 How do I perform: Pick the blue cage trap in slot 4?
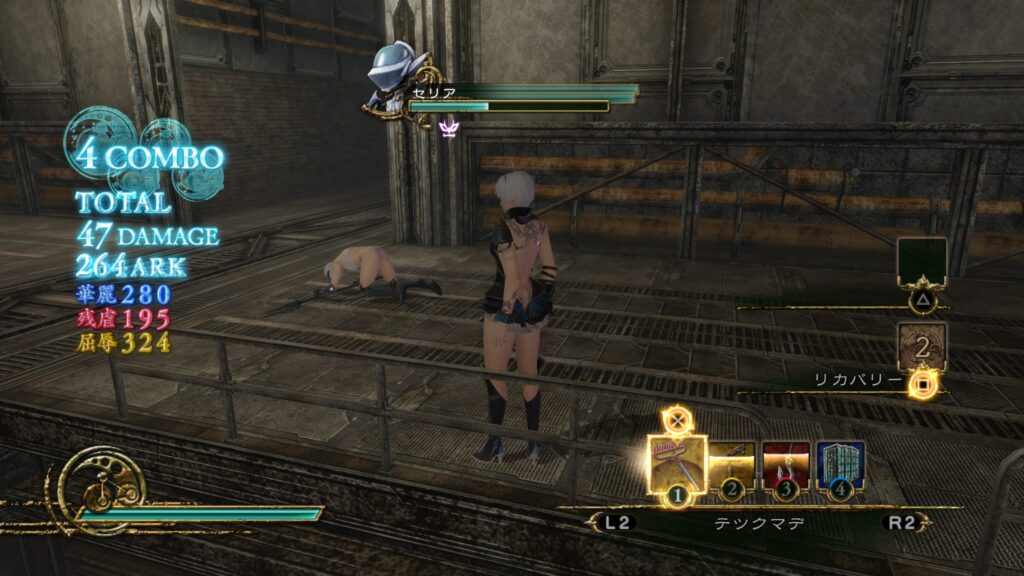click(x=840, y=463)
